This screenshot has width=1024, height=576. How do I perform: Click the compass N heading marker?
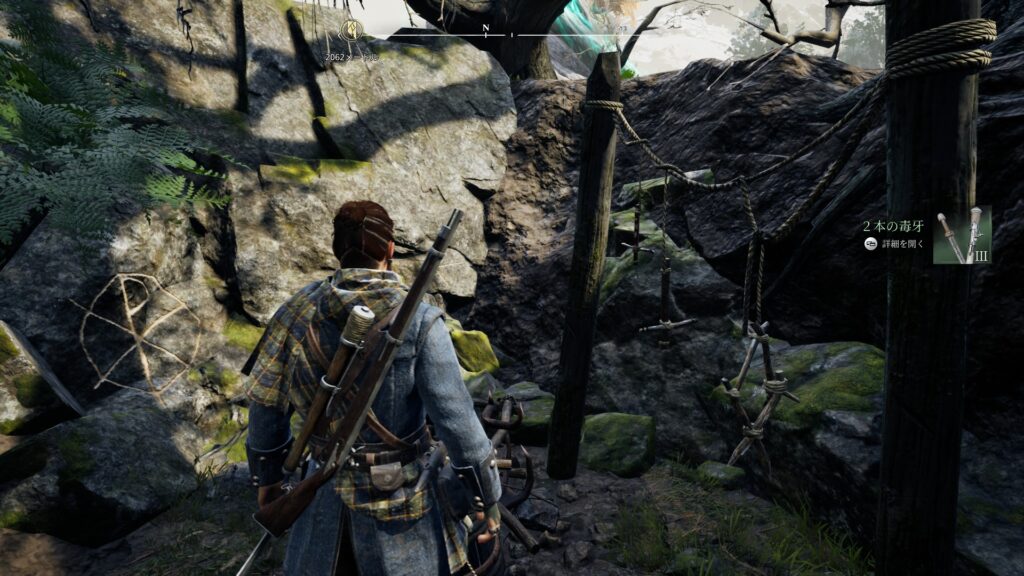485,28
